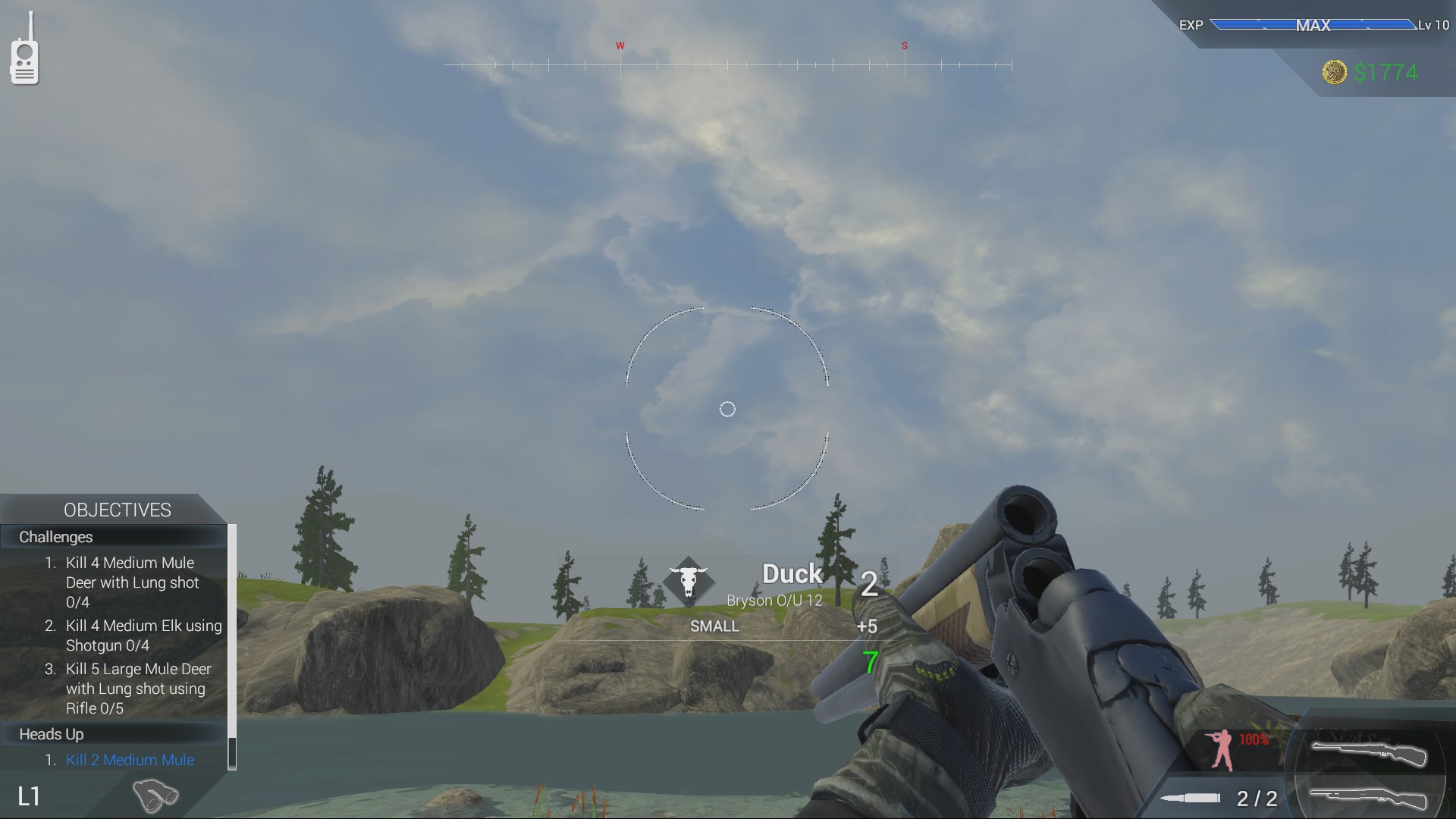Screen dimensions: 1456x819
Task: Click the scrollbar in the Objectives panel
Action: pos(231,645)
